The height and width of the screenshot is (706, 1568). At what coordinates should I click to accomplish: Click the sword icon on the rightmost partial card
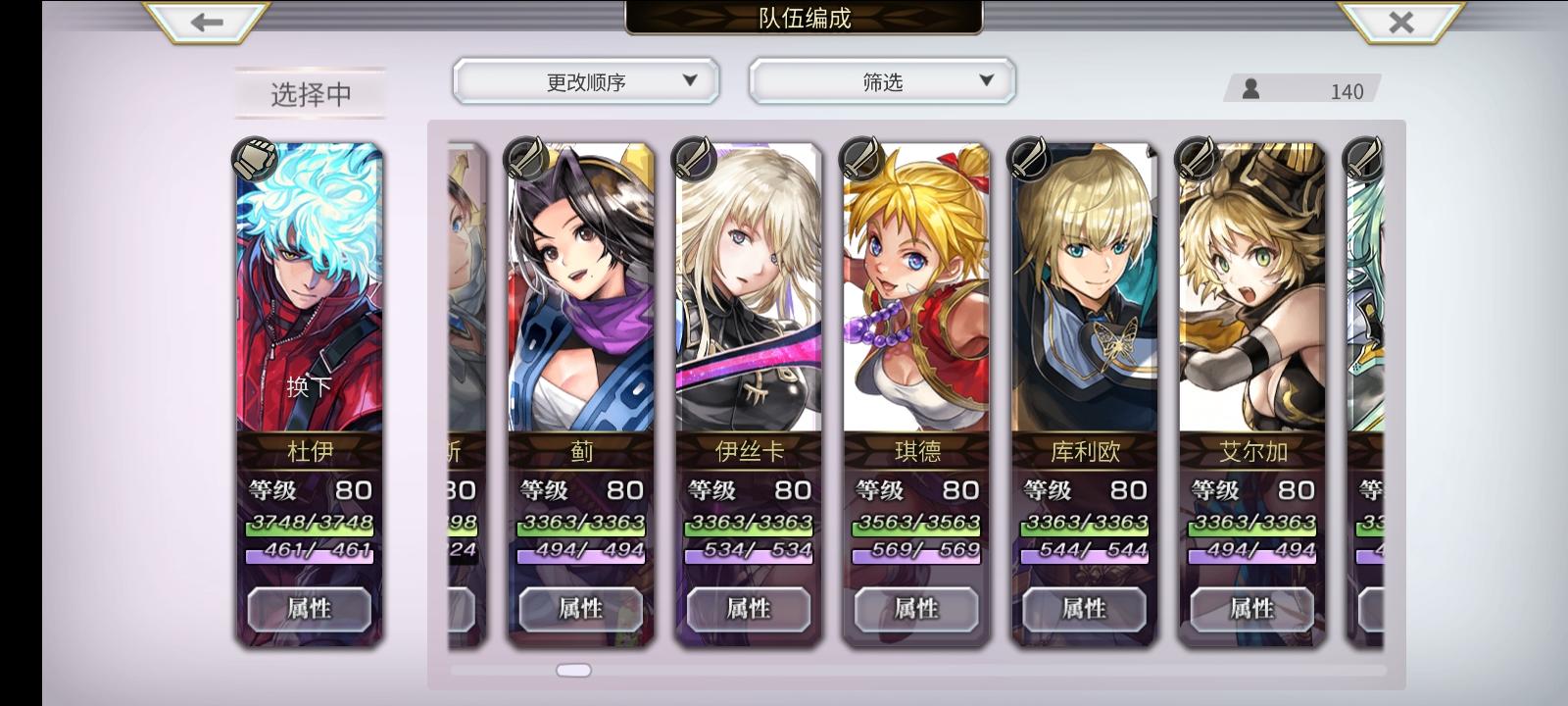1360,157
